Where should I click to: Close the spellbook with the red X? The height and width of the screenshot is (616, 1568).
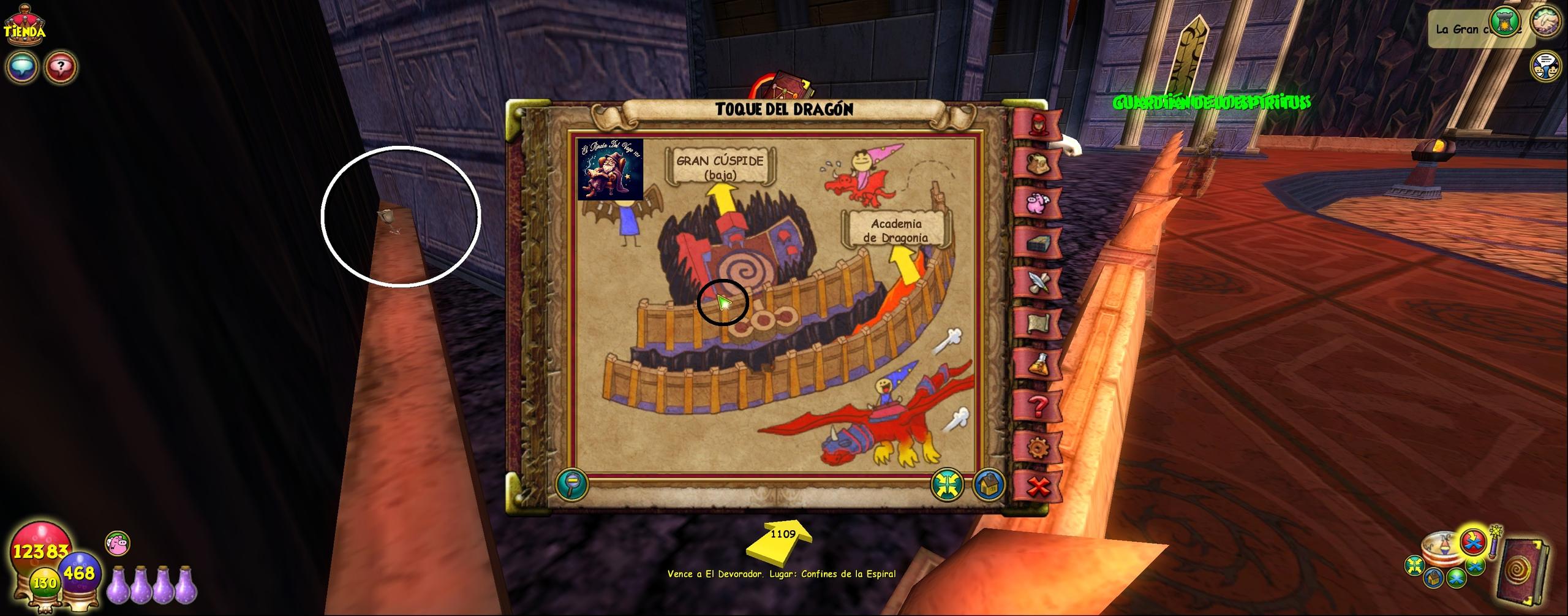pos(1038,487)
